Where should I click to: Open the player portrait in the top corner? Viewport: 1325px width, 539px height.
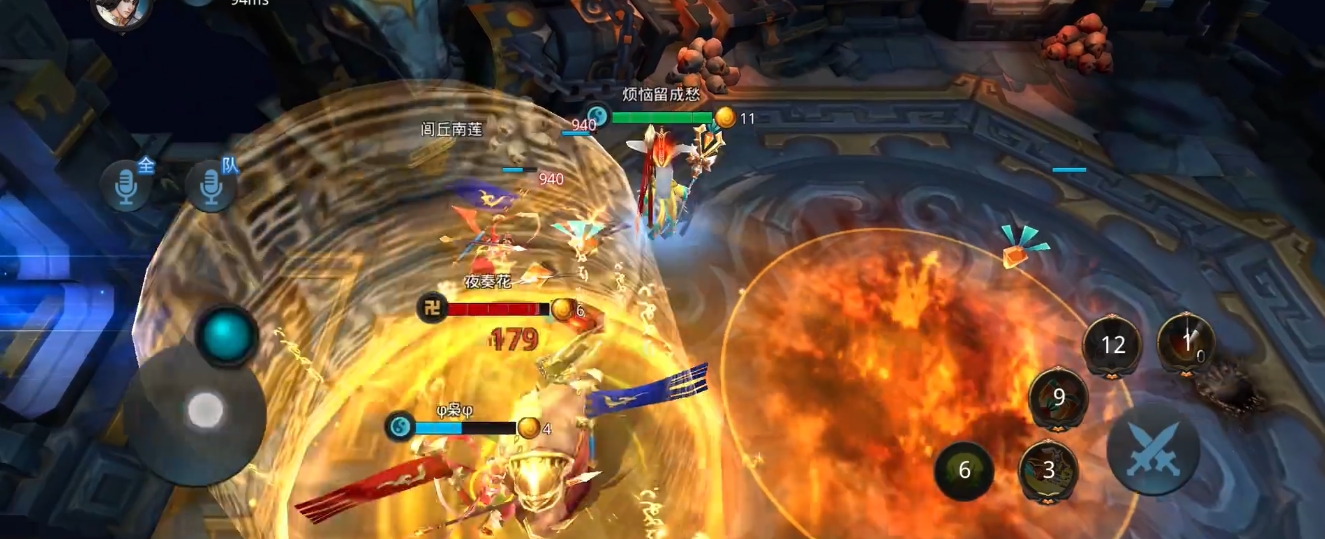(122, 10)
